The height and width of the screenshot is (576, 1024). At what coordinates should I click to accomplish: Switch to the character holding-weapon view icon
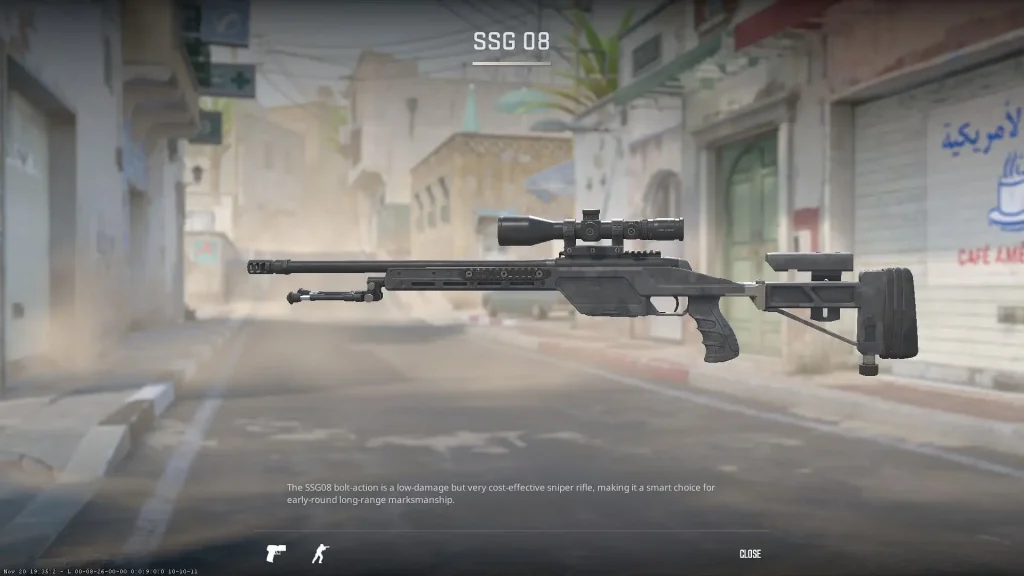[320, 553]
